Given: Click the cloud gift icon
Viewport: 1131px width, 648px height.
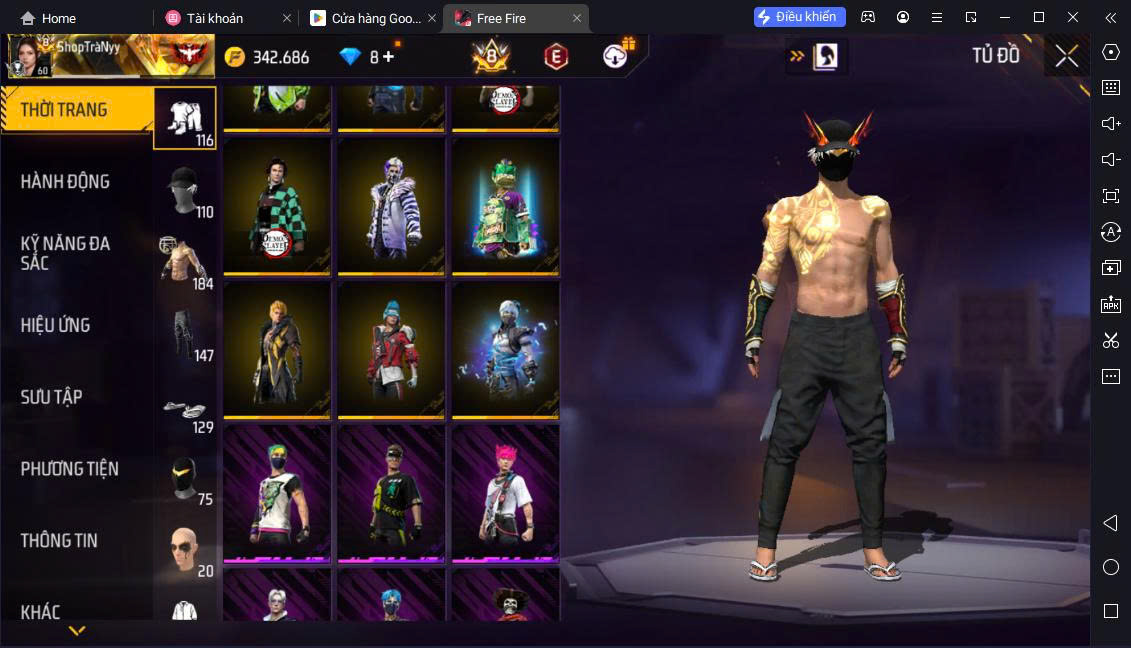Looking at the screenshot, I should click(616, 56).
